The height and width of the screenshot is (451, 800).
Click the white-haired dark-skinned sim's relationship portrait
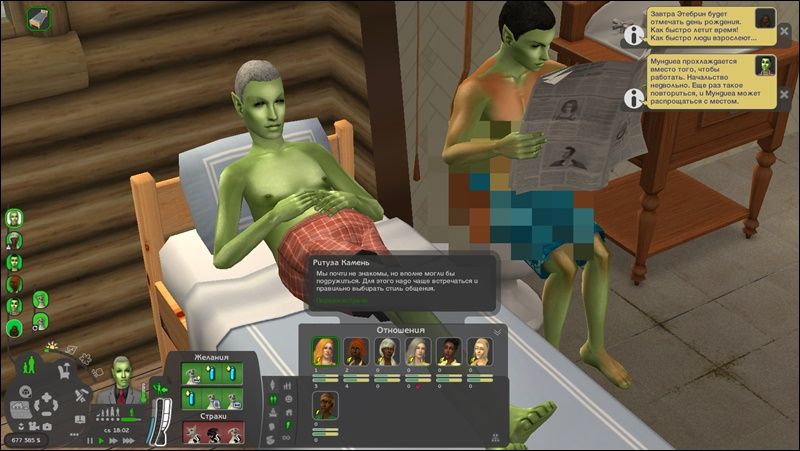388,351
